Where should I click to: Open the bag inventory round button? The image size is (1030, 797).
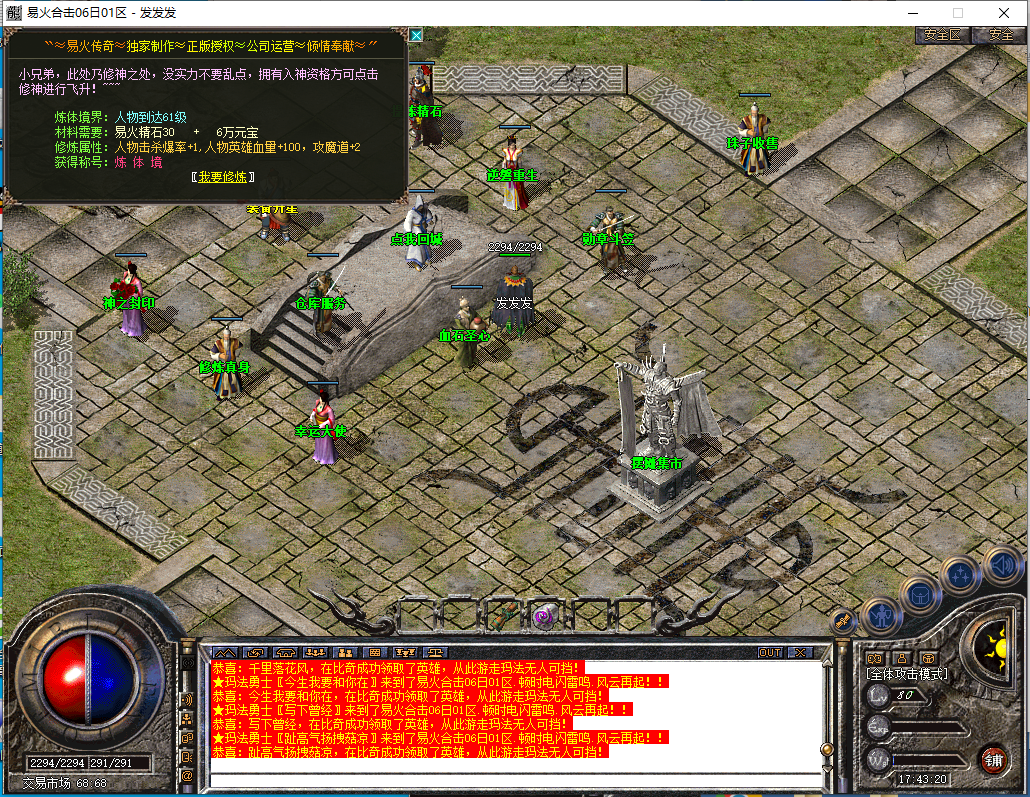(x=921, y=594)
